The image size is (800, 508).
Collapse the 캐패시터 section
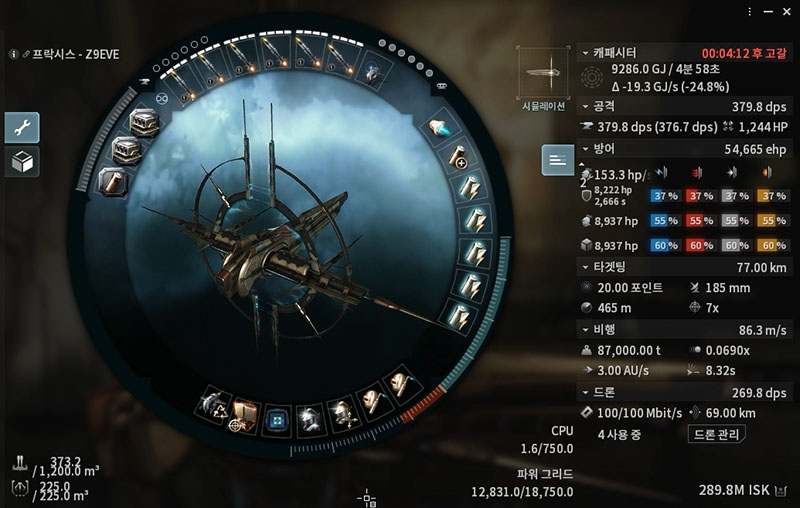(585, 52)
